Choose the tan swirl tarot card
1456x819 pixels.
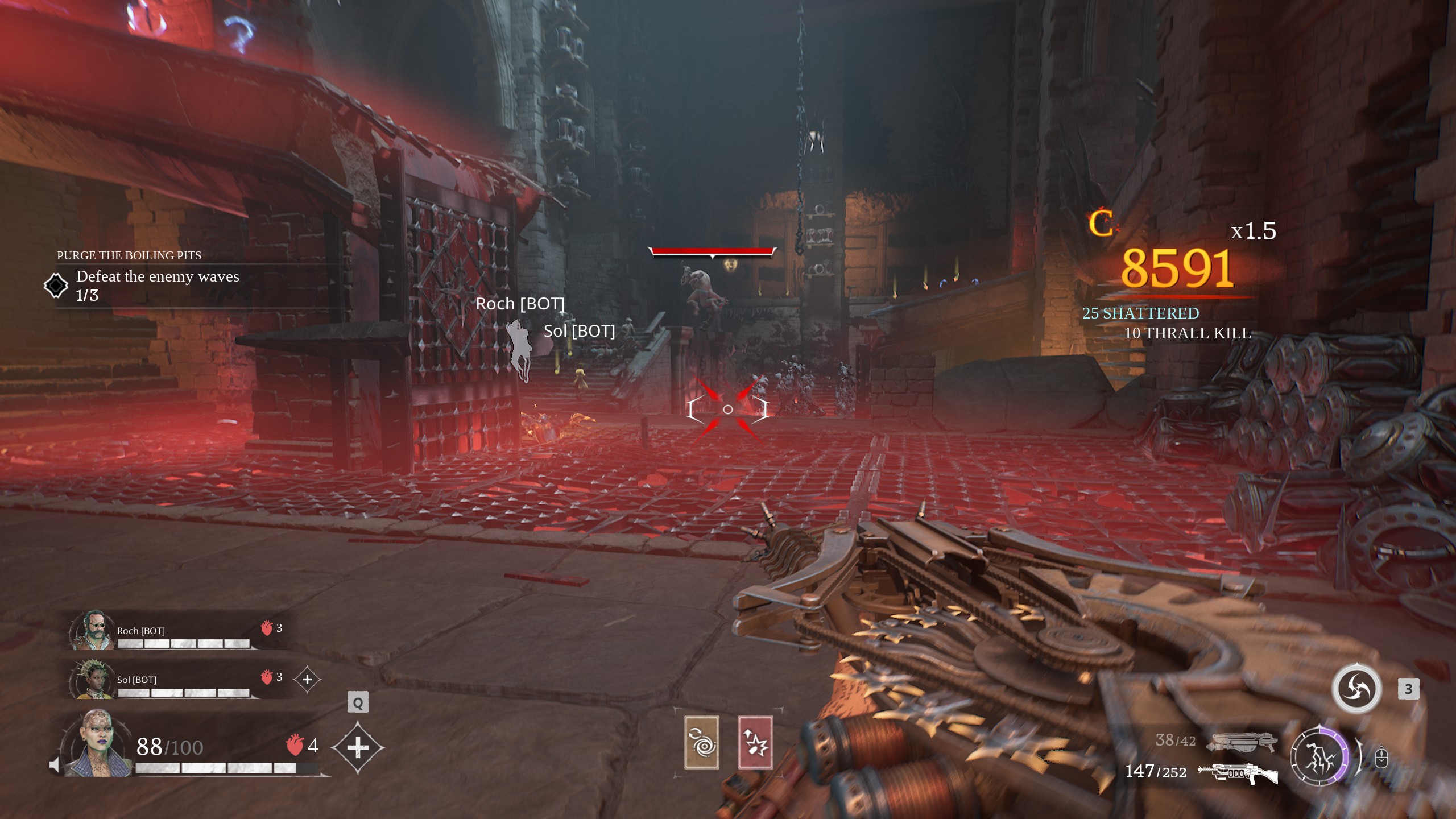coord(701,742)
